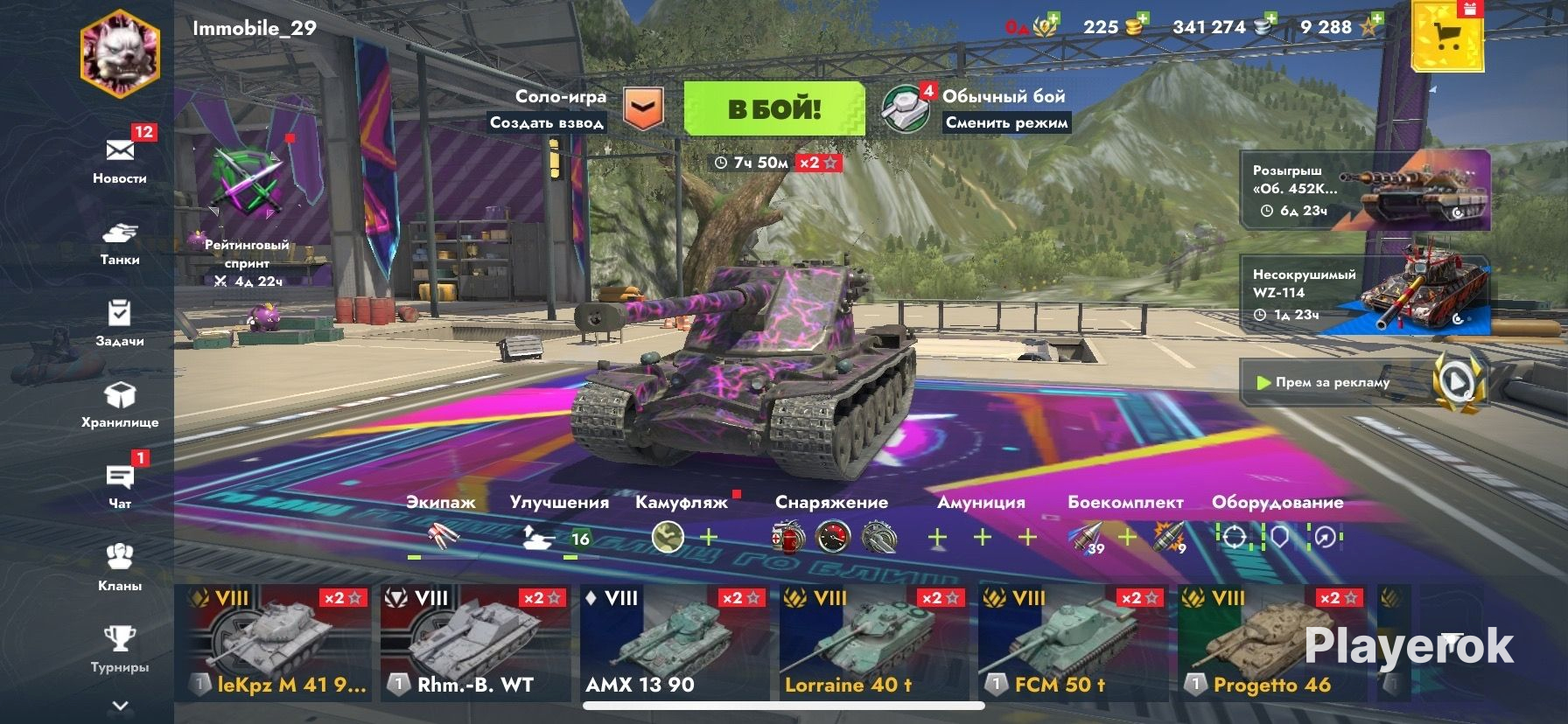Pick the Rhm.-B. WT tank card
This screenshot has width=1568, height=724.
pyautogui.click(x=475, y=644)
